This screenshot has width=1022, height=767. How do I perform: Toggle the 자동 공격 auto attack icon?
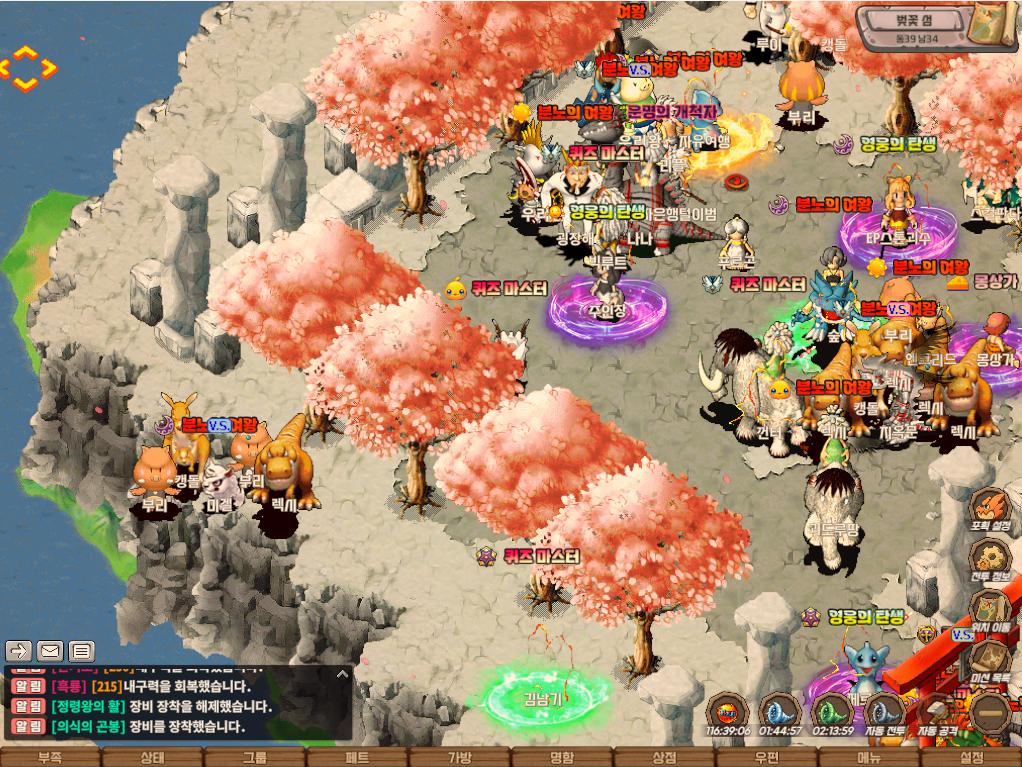coord(937,713)
